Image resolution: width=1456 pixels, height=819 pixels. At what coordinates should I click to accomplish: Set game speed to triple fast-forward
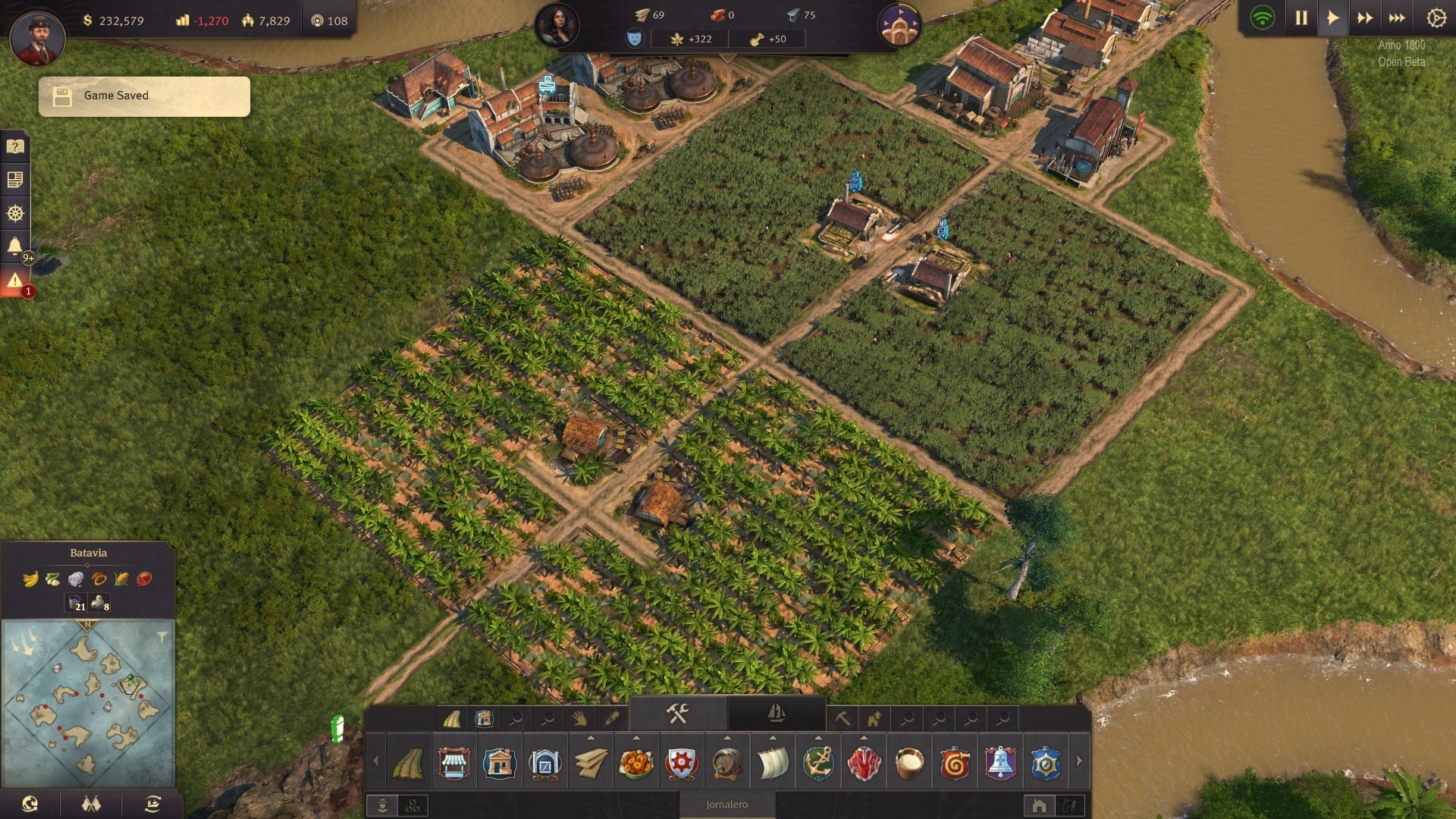point(1397,18)
